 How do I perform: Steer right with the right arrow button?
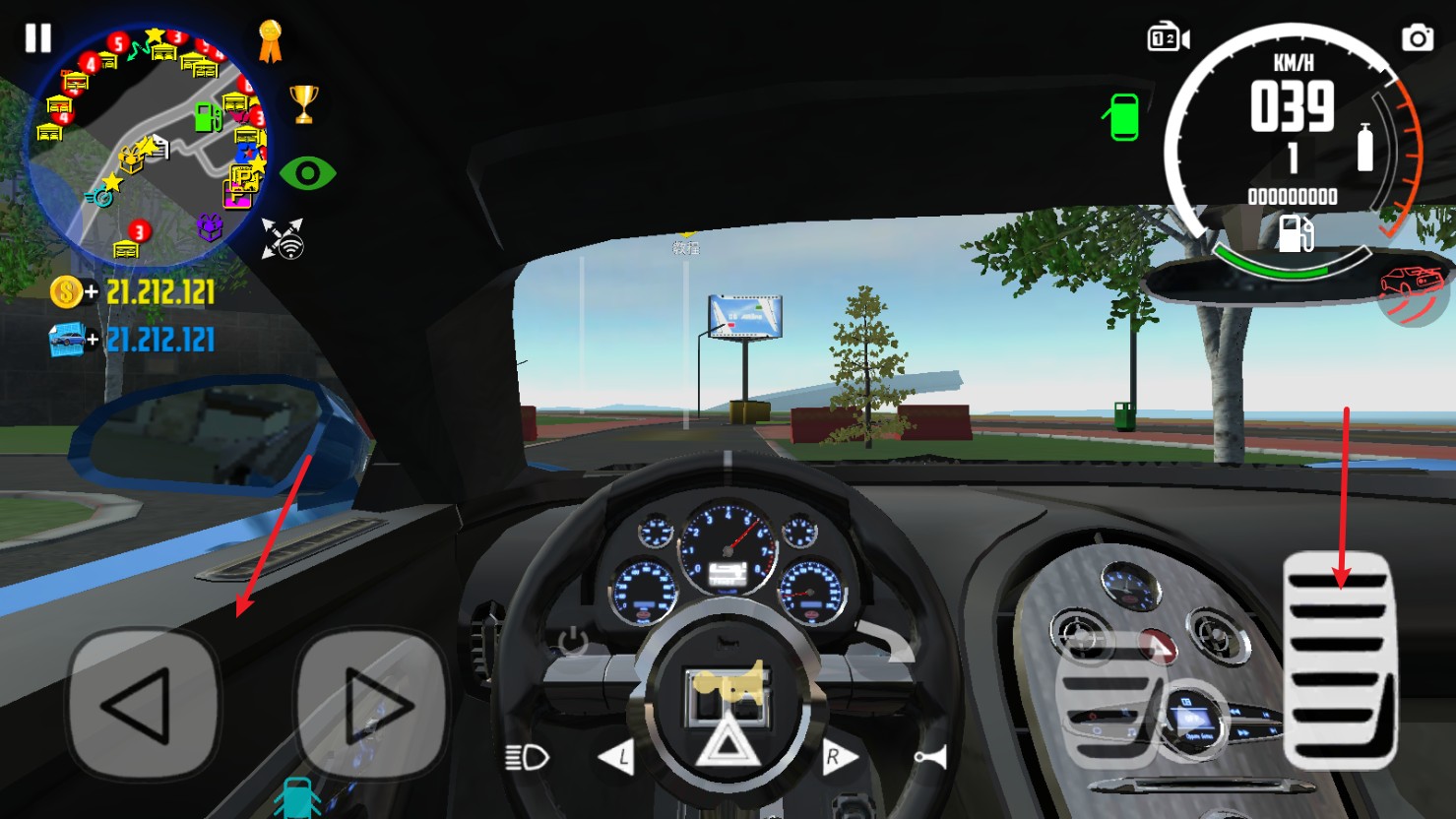372,705
